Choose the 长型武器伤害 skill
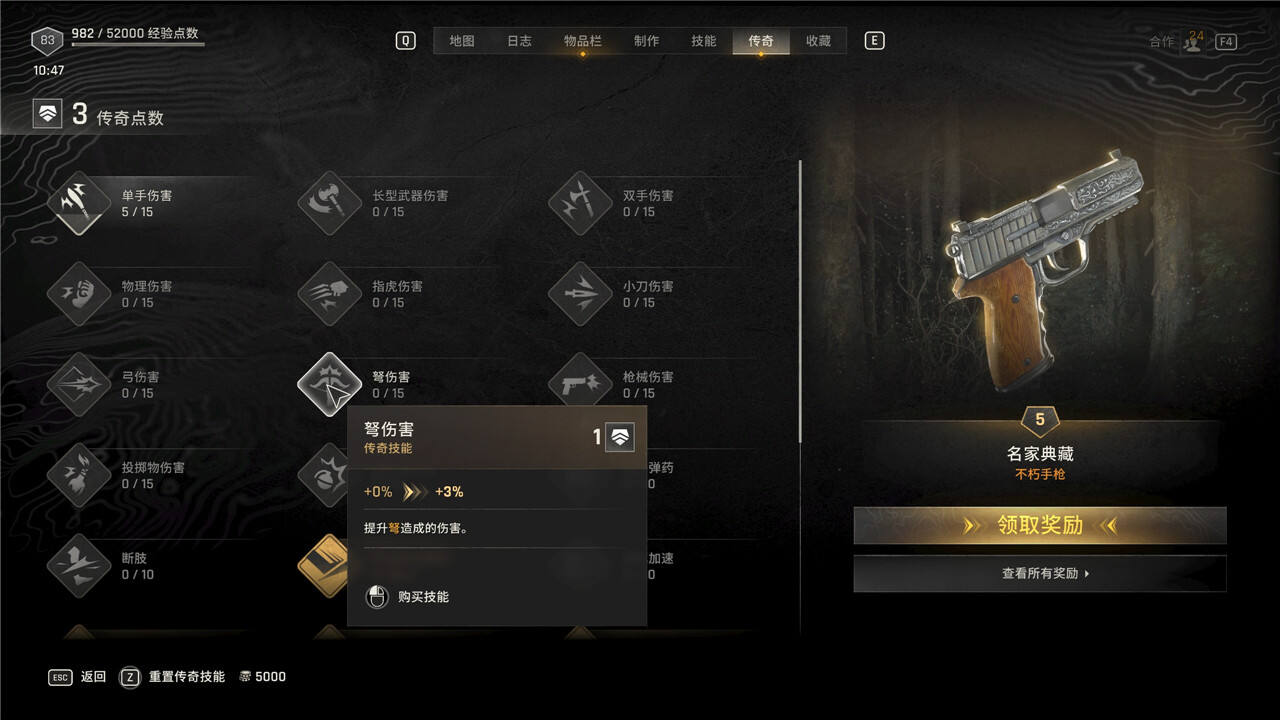The width and height of the screenshot is (1280, 720). click(x=329, y=203)
